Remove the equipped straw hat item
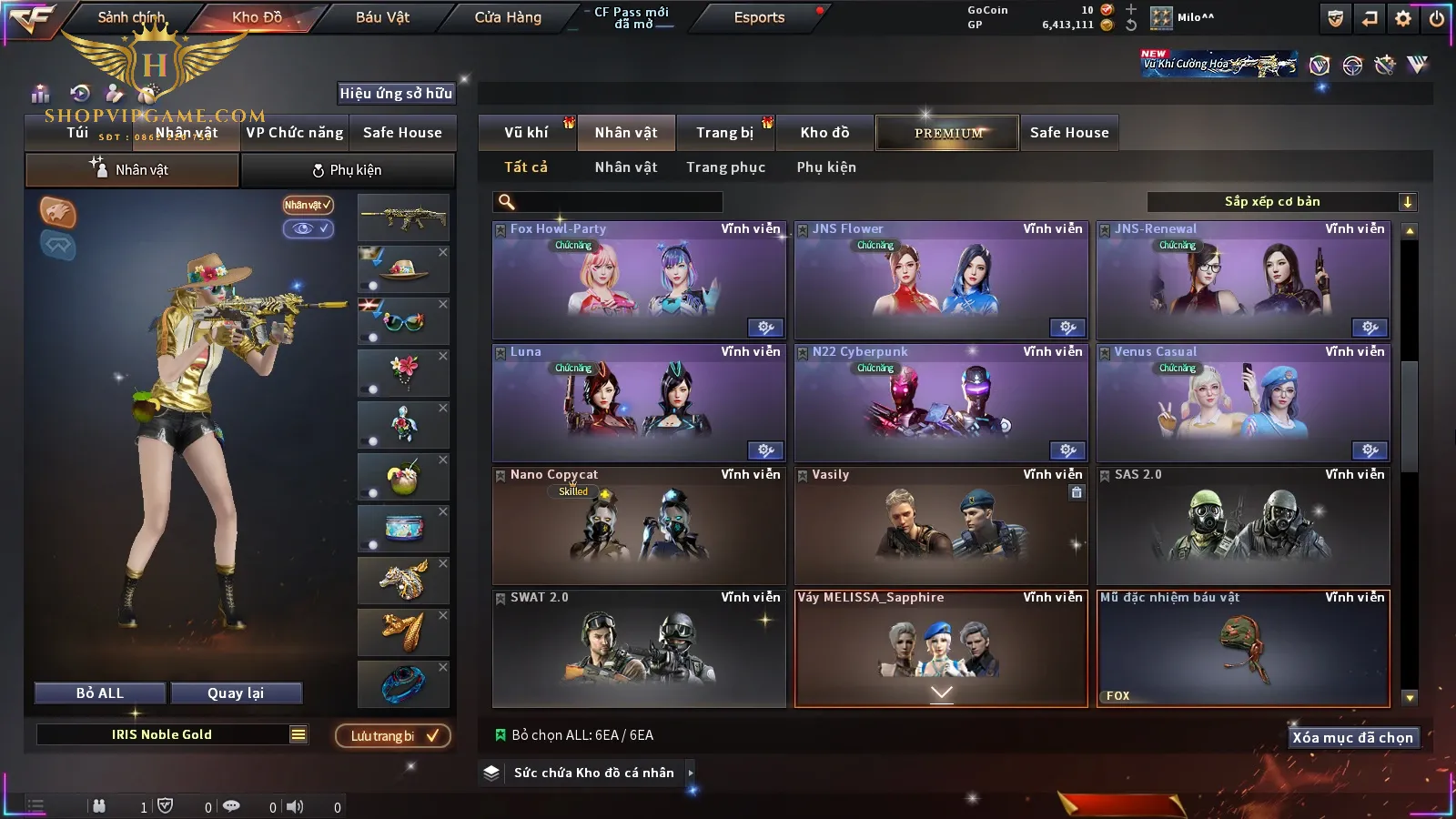 tap(443, 252)
